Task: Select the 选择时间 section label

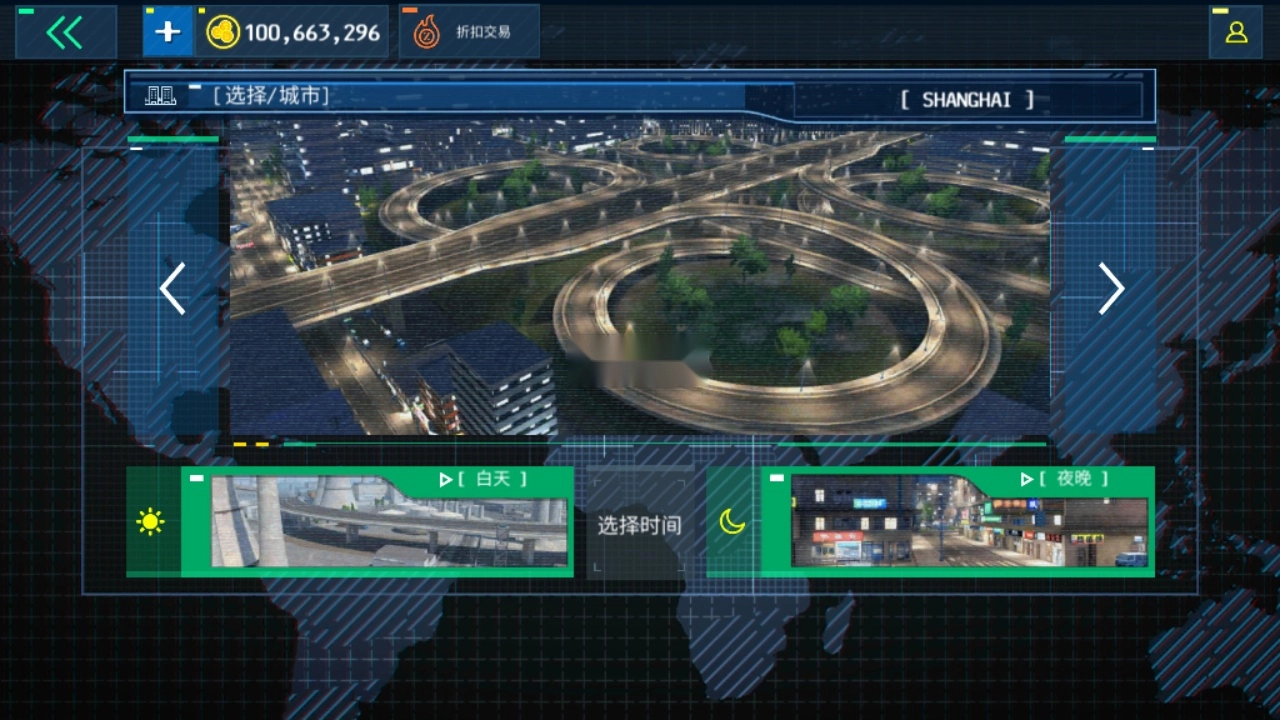Action: [x=640, y=524]
